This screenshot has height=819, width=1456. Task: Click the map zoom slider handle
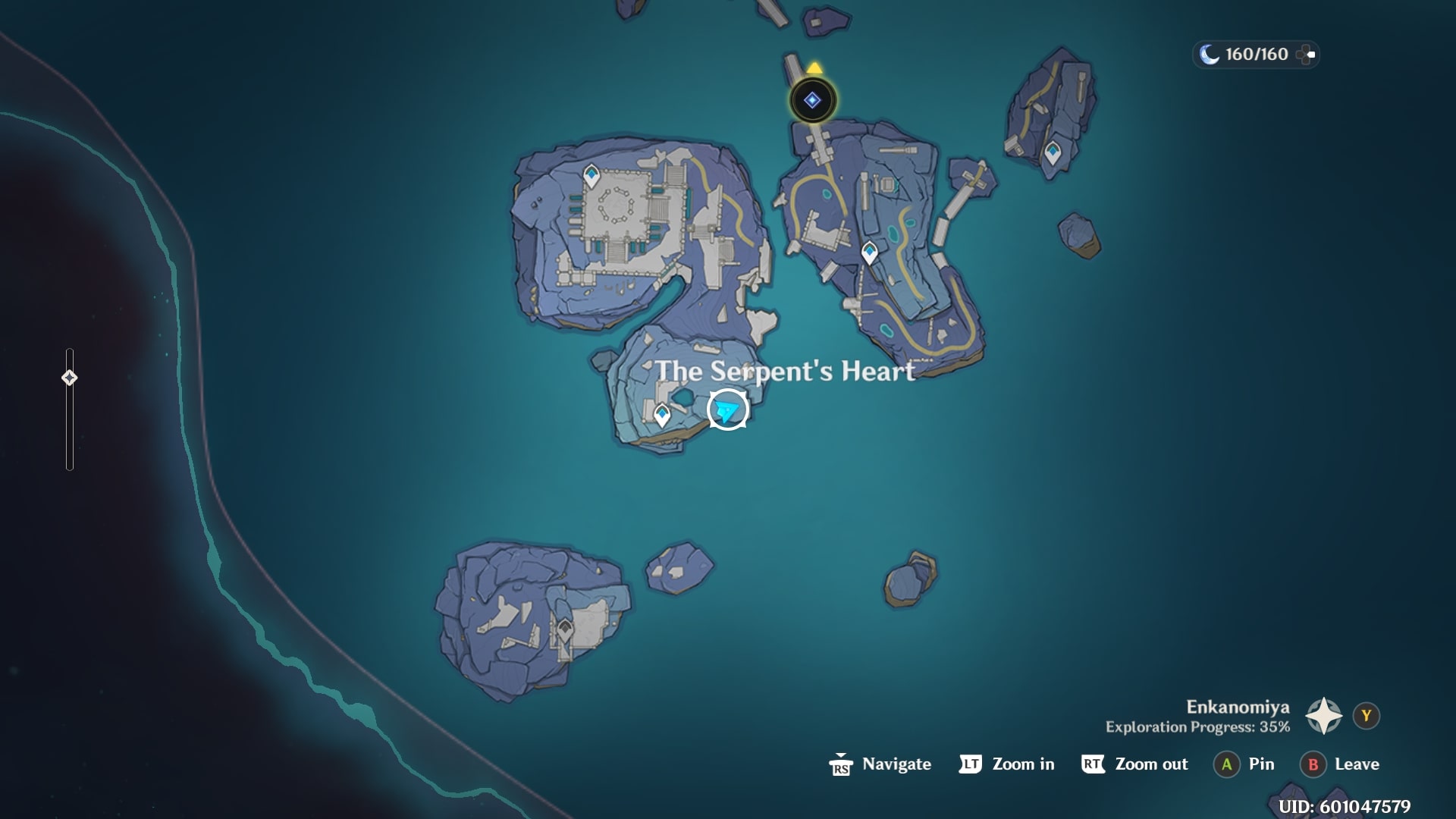69,378
